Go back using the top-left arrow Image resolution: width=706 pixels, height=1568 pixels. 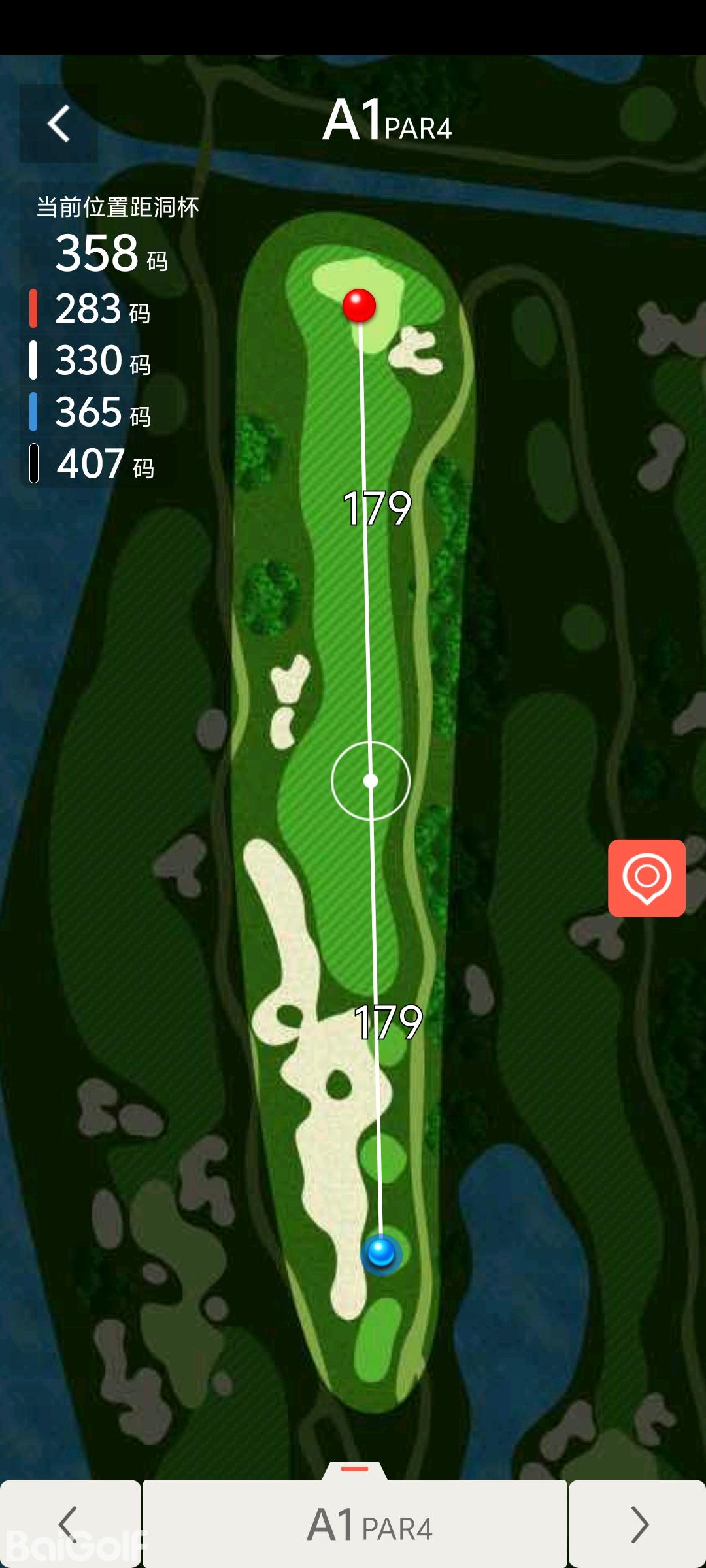tap(59, 123)
